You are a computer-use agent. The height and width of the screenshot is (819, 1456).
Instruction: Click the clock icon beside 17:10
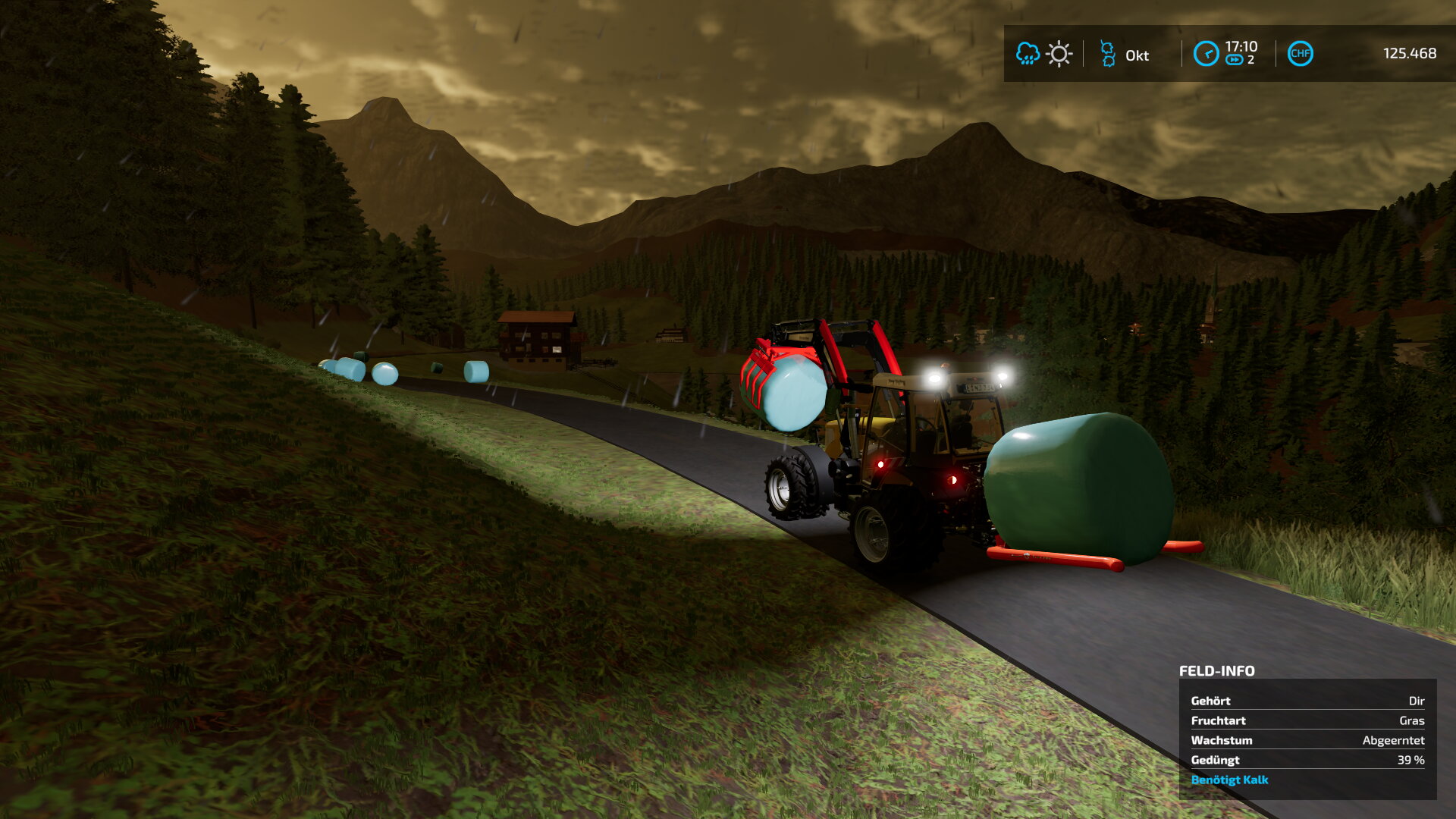tap(1206, 54)
